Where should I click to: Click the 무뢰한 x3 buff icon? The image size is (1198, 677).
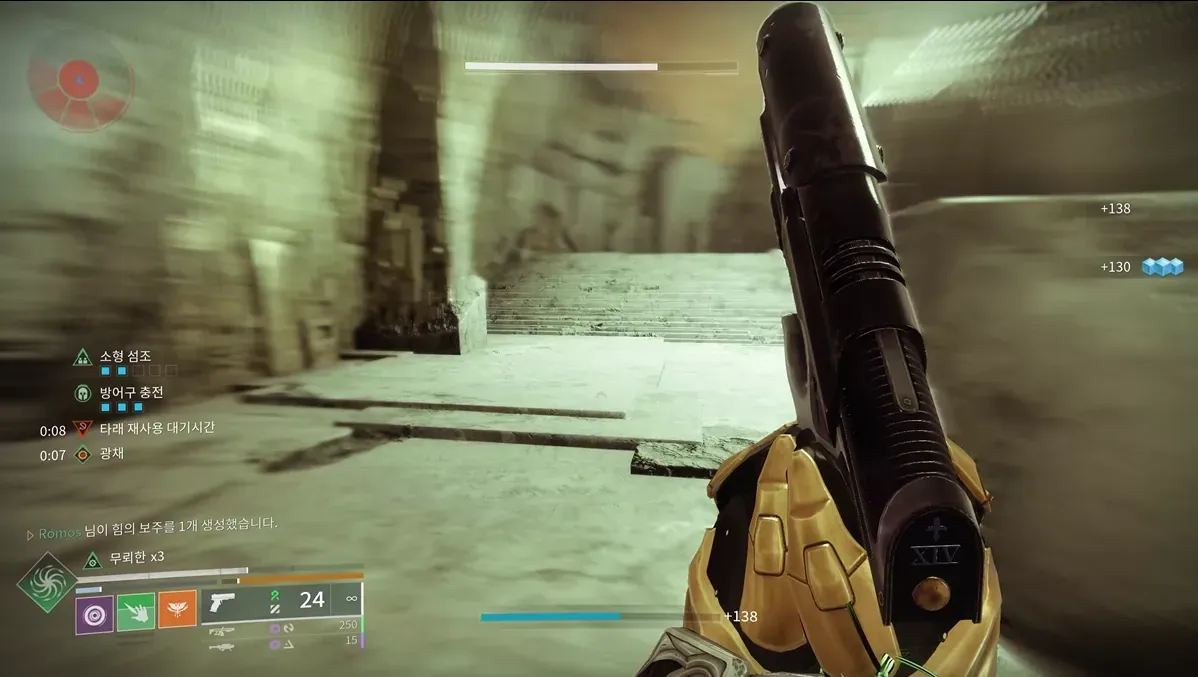click(92, 559)
